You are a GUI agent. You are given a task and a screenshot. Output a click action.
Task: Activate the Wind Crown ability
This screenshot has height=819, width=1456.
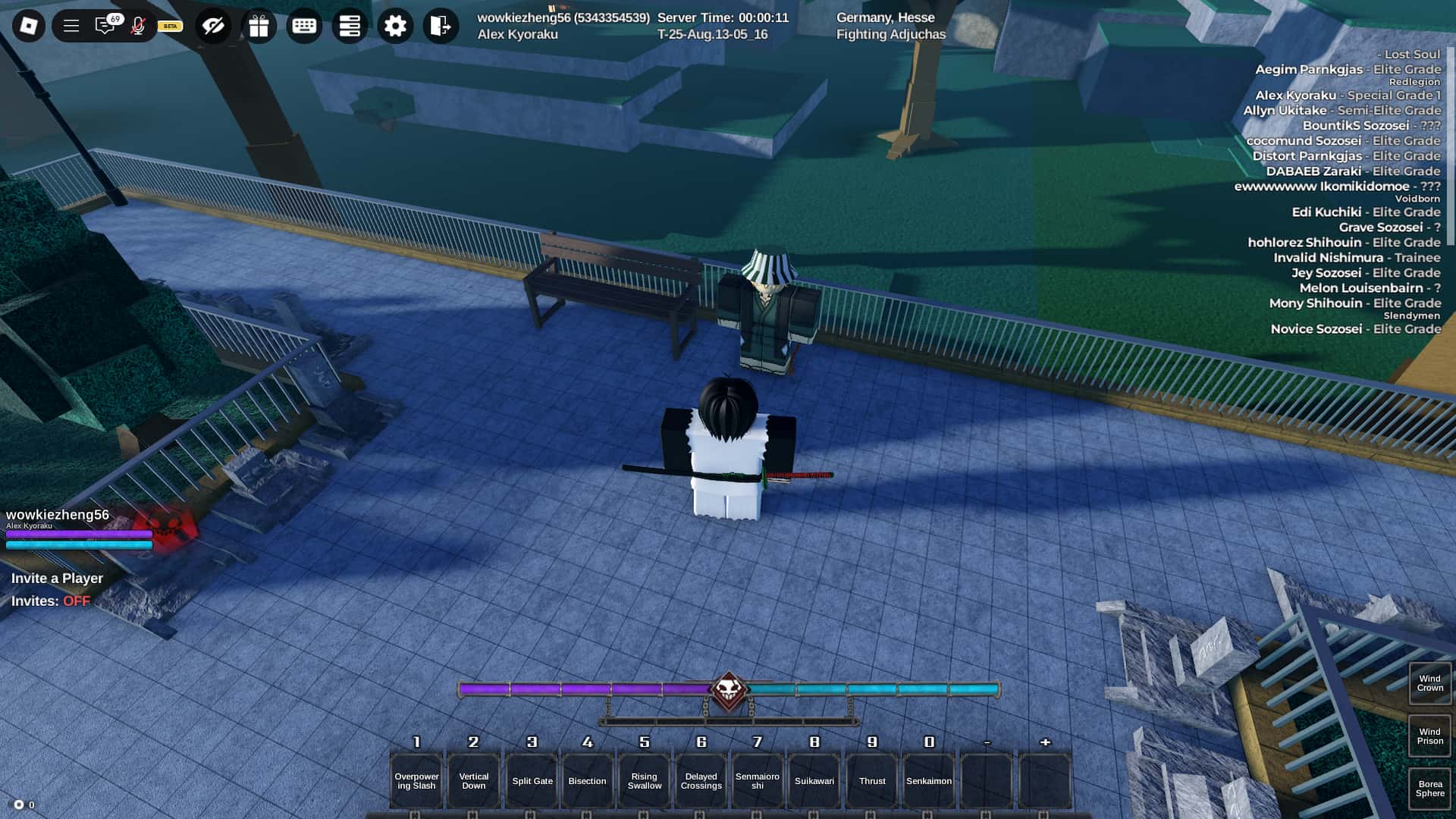click(1429, 683)
